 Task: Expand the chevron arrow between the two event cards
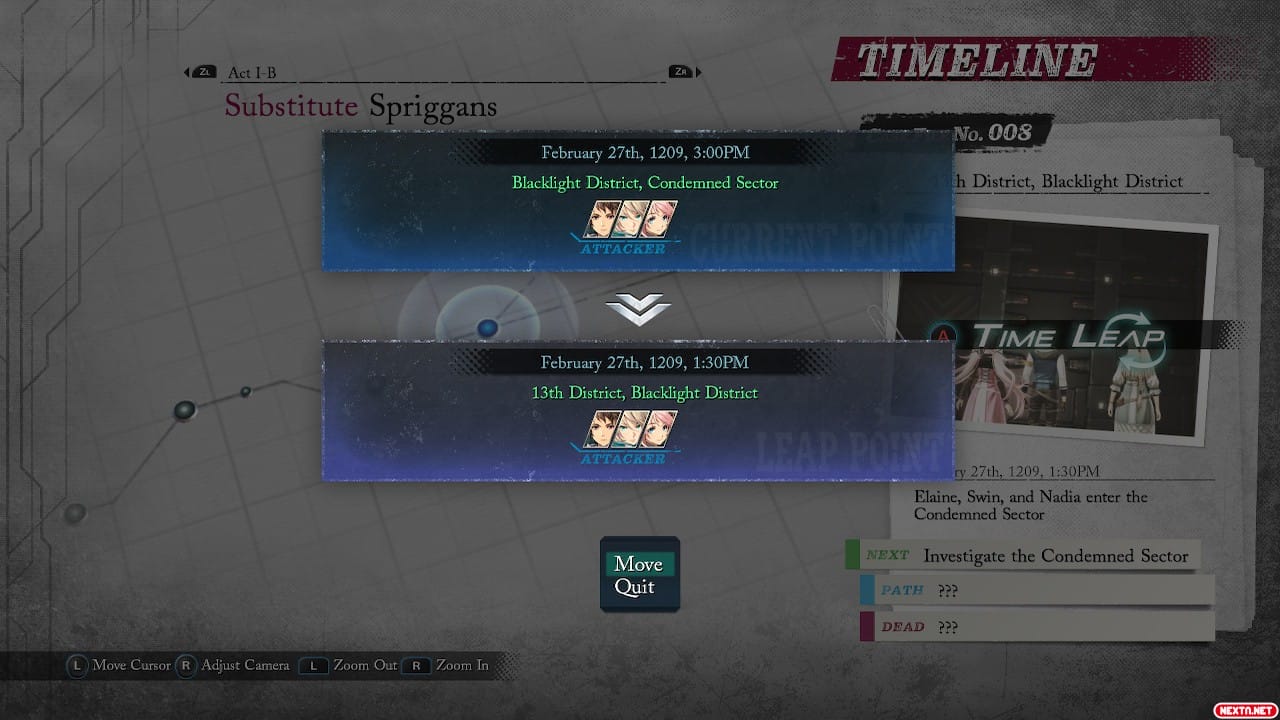click(x=639, y=306)
